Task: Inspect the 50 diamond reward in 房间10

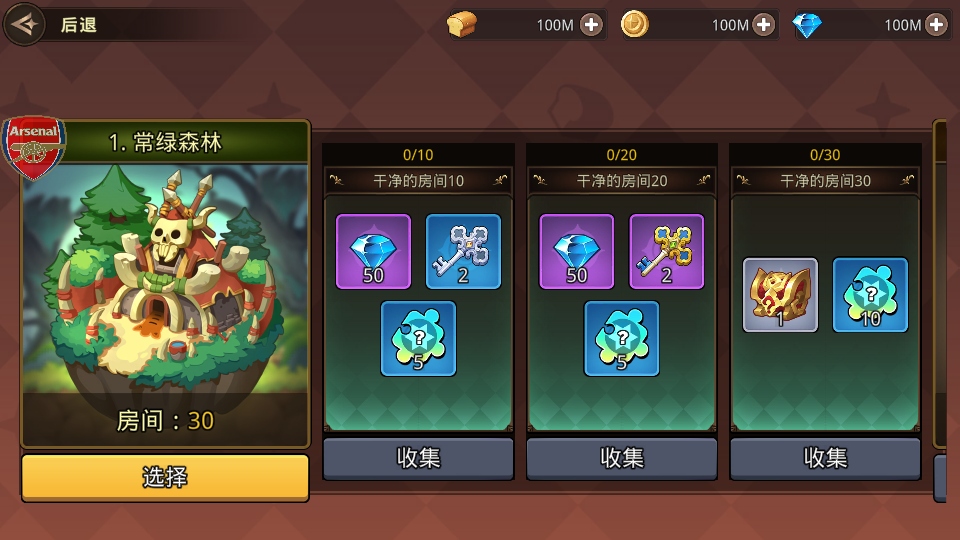Action: (x=373, y=251)
